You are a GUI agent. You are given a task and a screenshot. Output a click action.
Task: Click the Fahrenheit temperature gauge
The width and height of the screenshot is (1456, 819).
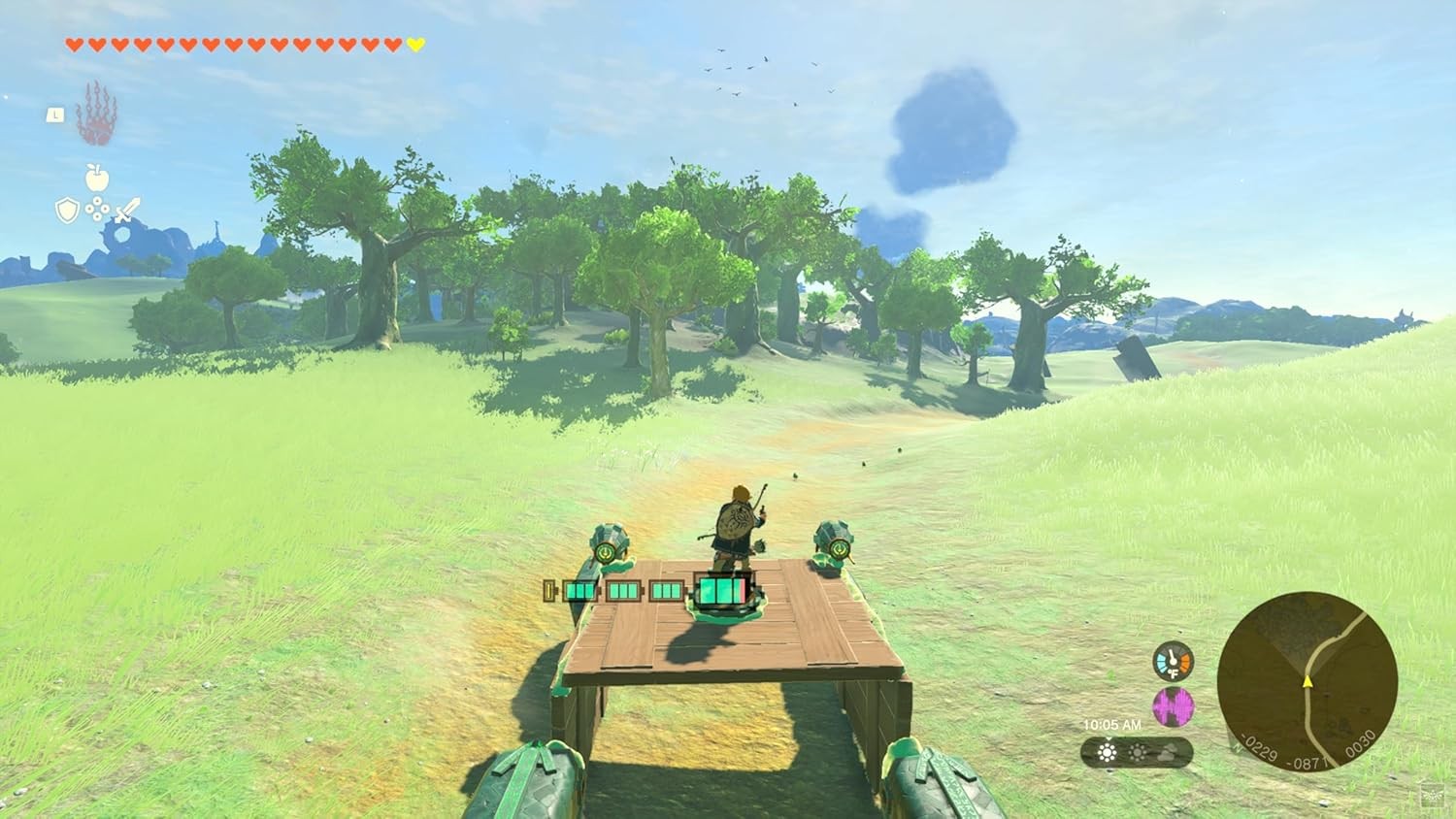(1174, 661)
